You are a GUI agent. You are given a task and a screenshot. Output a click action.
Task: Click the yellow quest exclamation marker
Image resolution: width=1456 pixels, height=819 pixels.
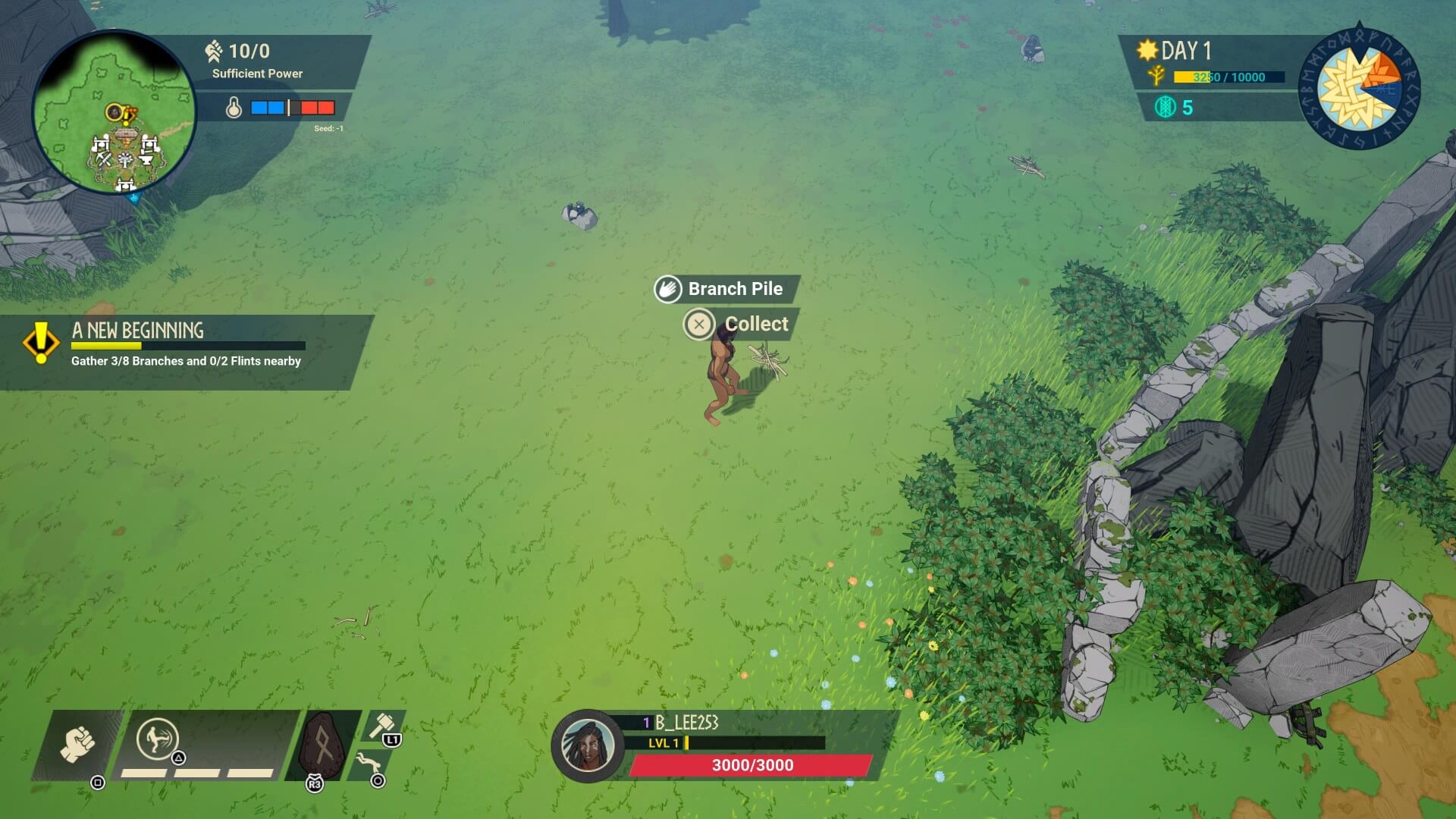(x=41, y=343)
